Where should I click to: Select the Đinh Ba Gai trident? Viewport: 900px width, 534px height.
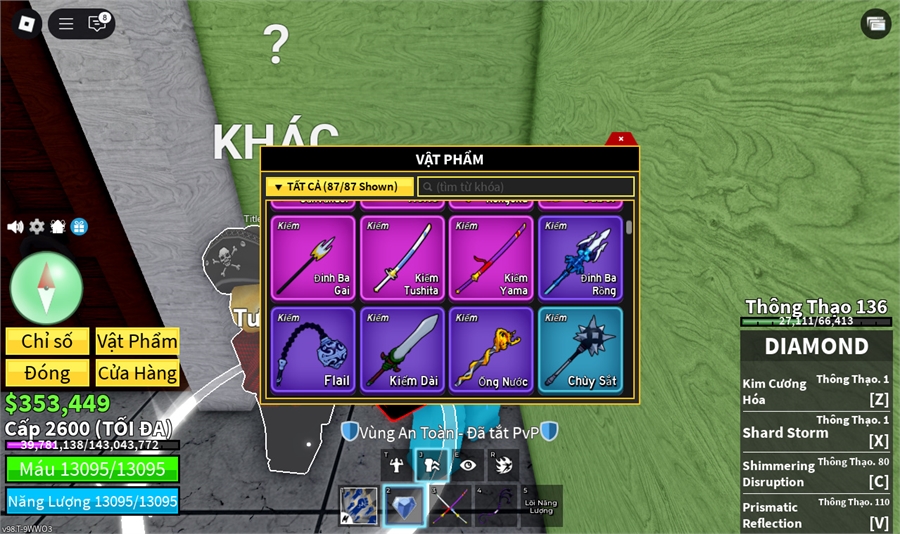coord(313,258)
